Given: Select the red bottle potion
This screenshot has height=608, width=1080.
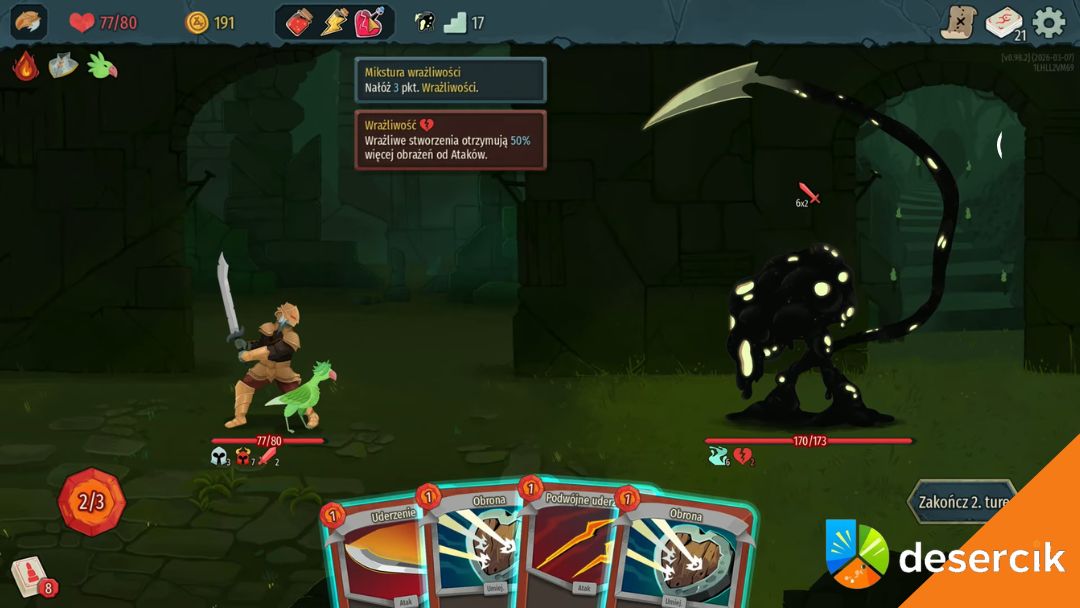Looking at the screenshot, I should (x=300, y=22).
